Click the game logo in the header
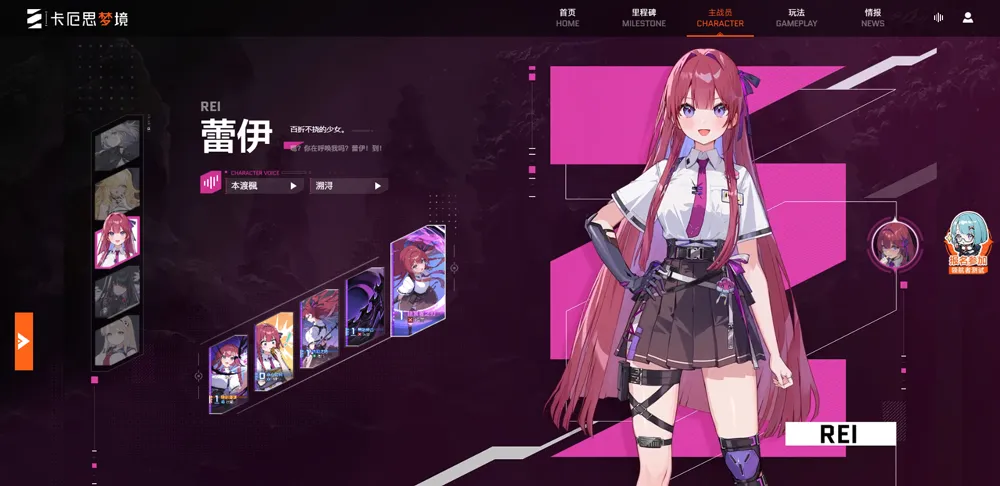The height and width of the screenshot is (486, 1000). pyautogui.click(x=78, y=18)
